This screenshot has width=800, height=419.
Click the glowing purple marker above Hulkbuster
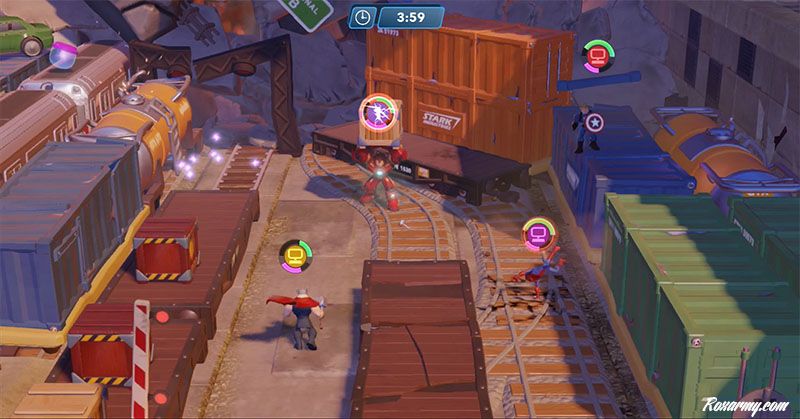(x=379, y=110)
